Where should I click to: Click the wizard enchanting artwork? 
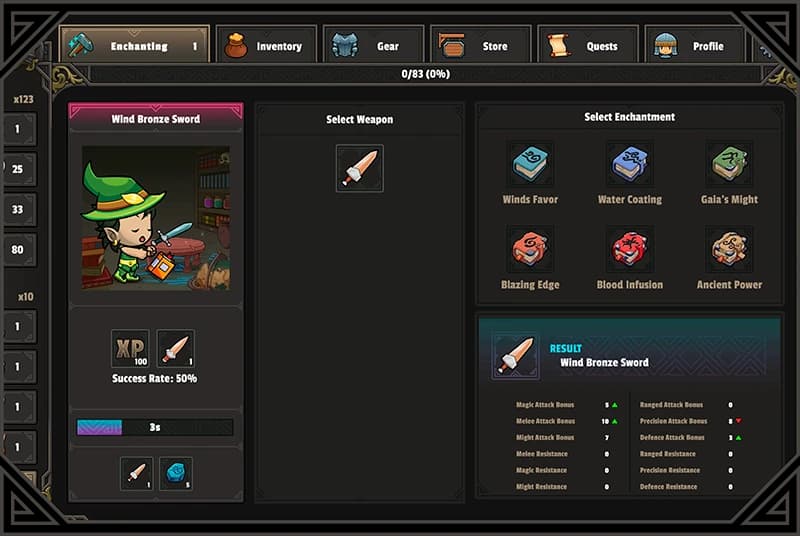point(155,218)
